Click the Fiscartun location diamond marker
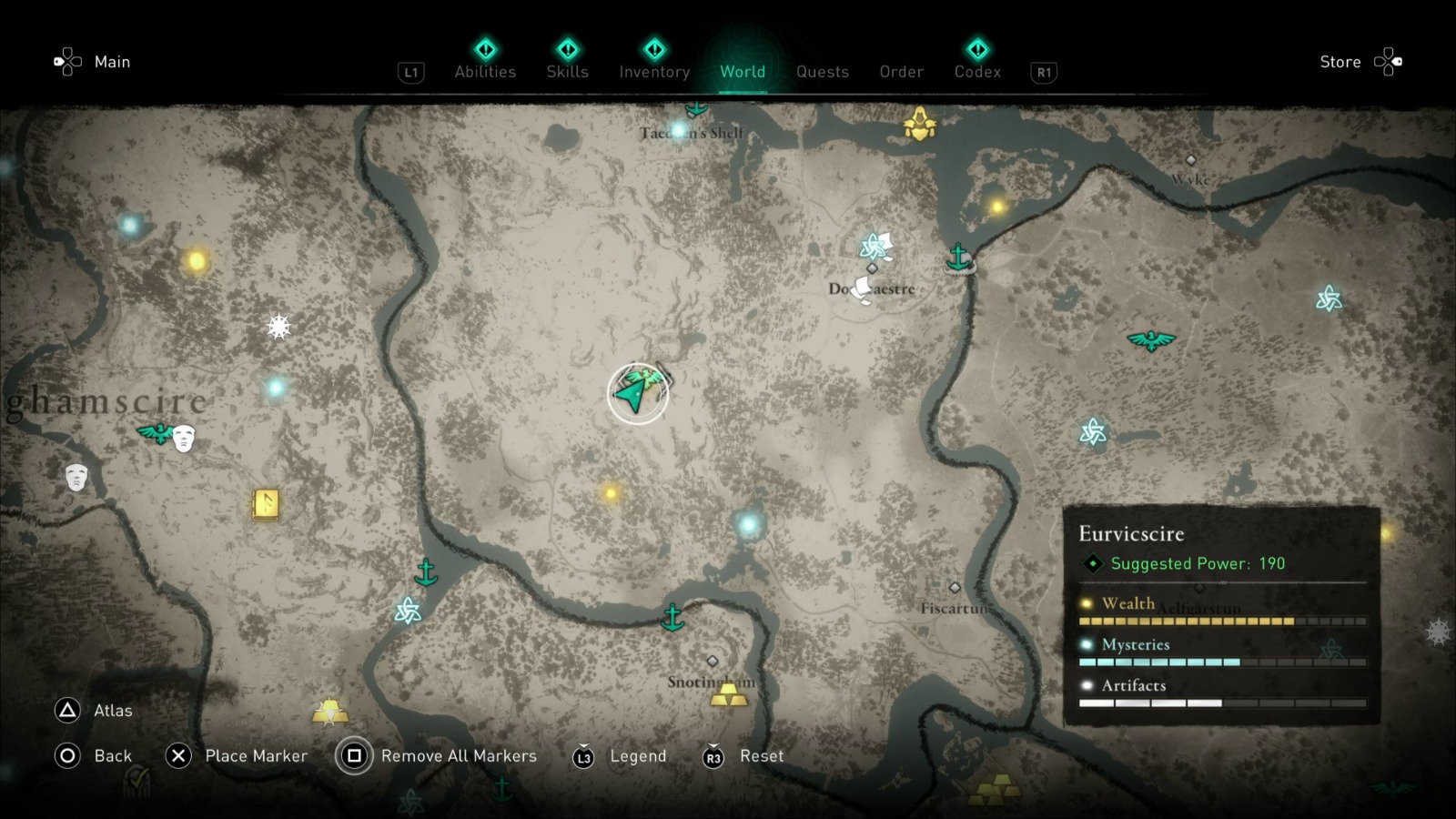This screenshot has width=1456, height=819. [954, 586]
